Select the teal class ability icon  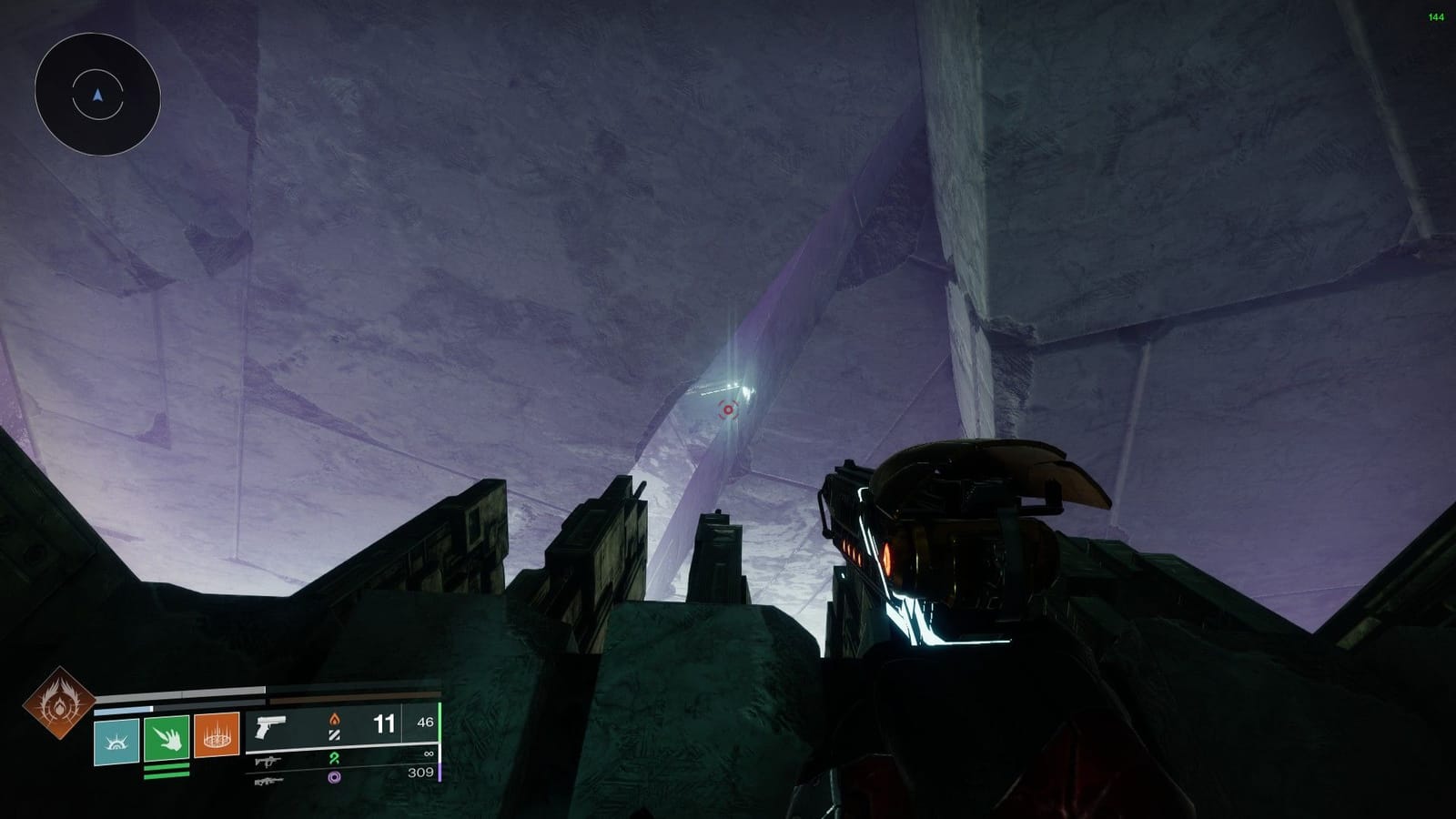click(116, 740)
